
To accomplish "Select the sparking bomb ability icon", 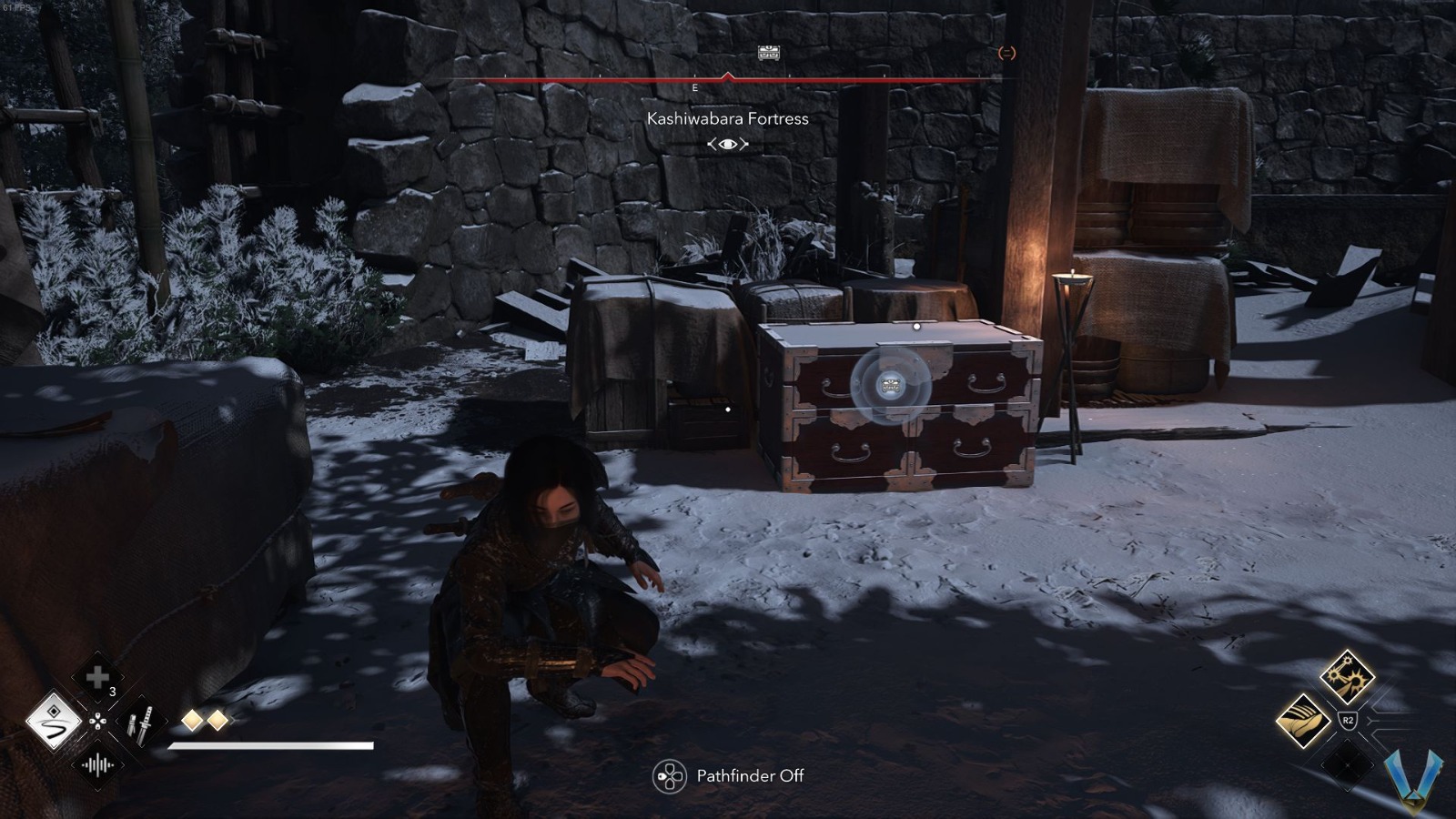I will coord(1347,677).
